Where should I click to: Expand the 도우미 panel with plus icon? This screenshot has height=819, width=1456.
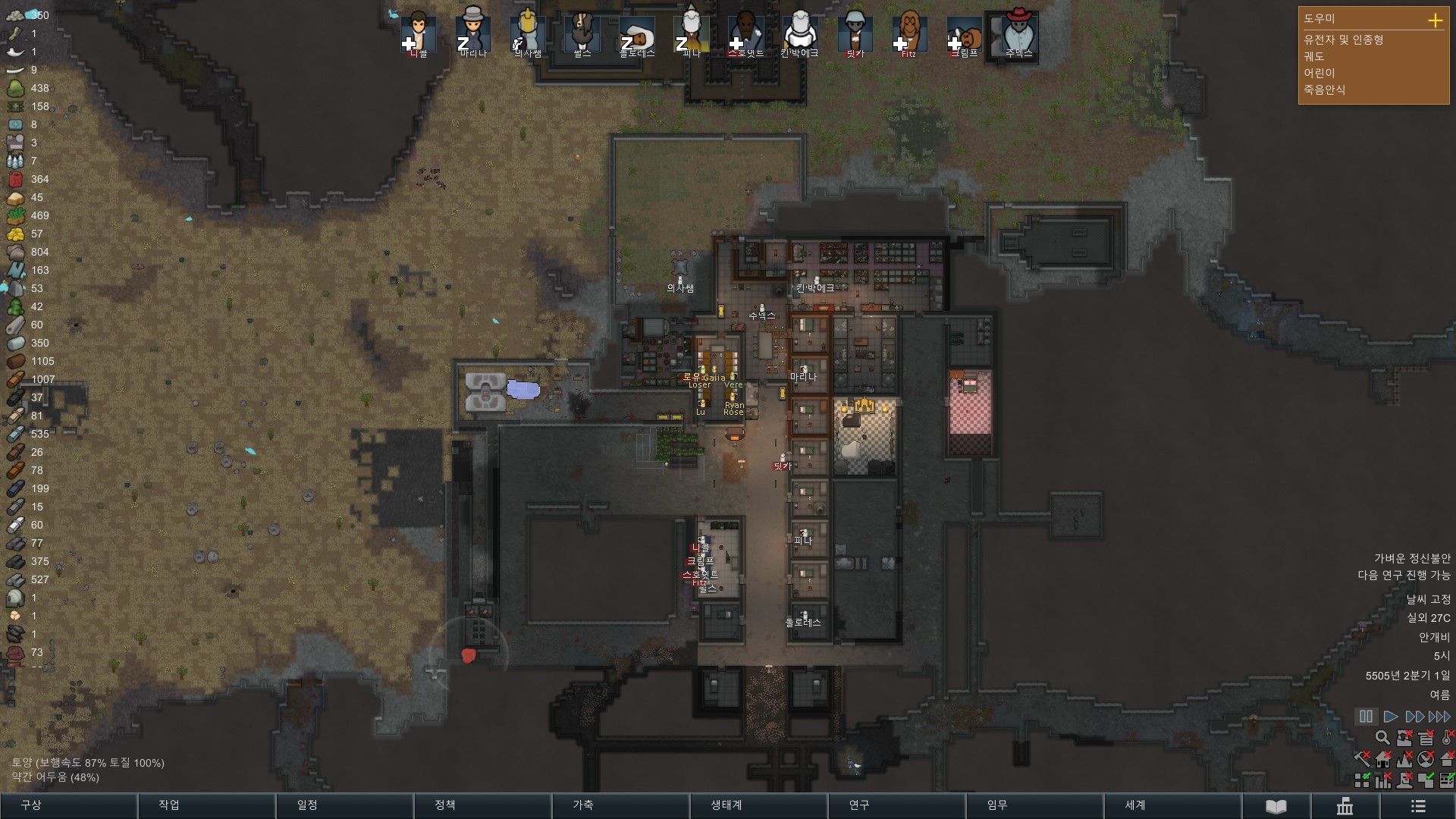[1435, 20]
